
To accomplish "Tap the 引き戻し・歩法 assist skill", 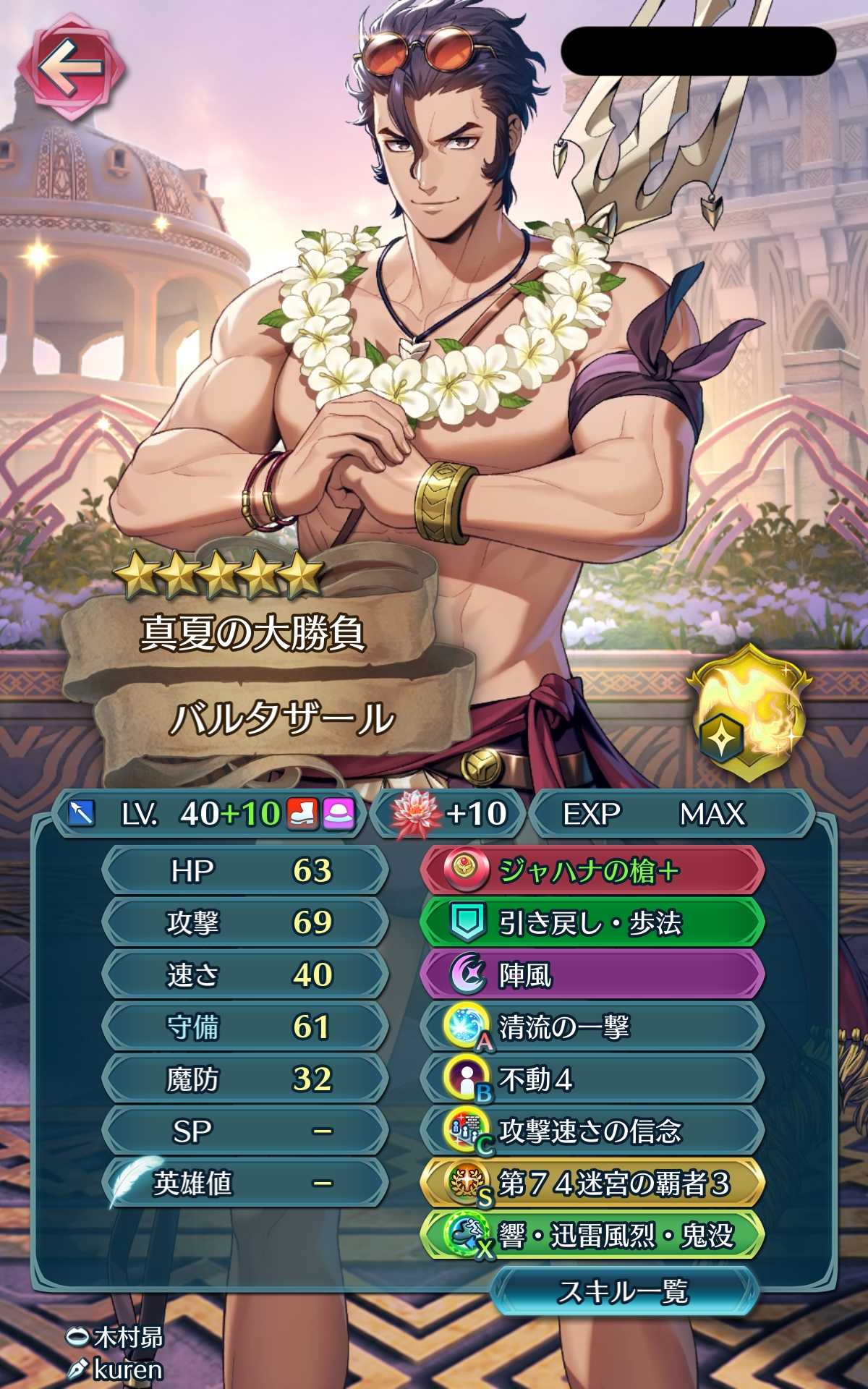I will click(592, 923).
